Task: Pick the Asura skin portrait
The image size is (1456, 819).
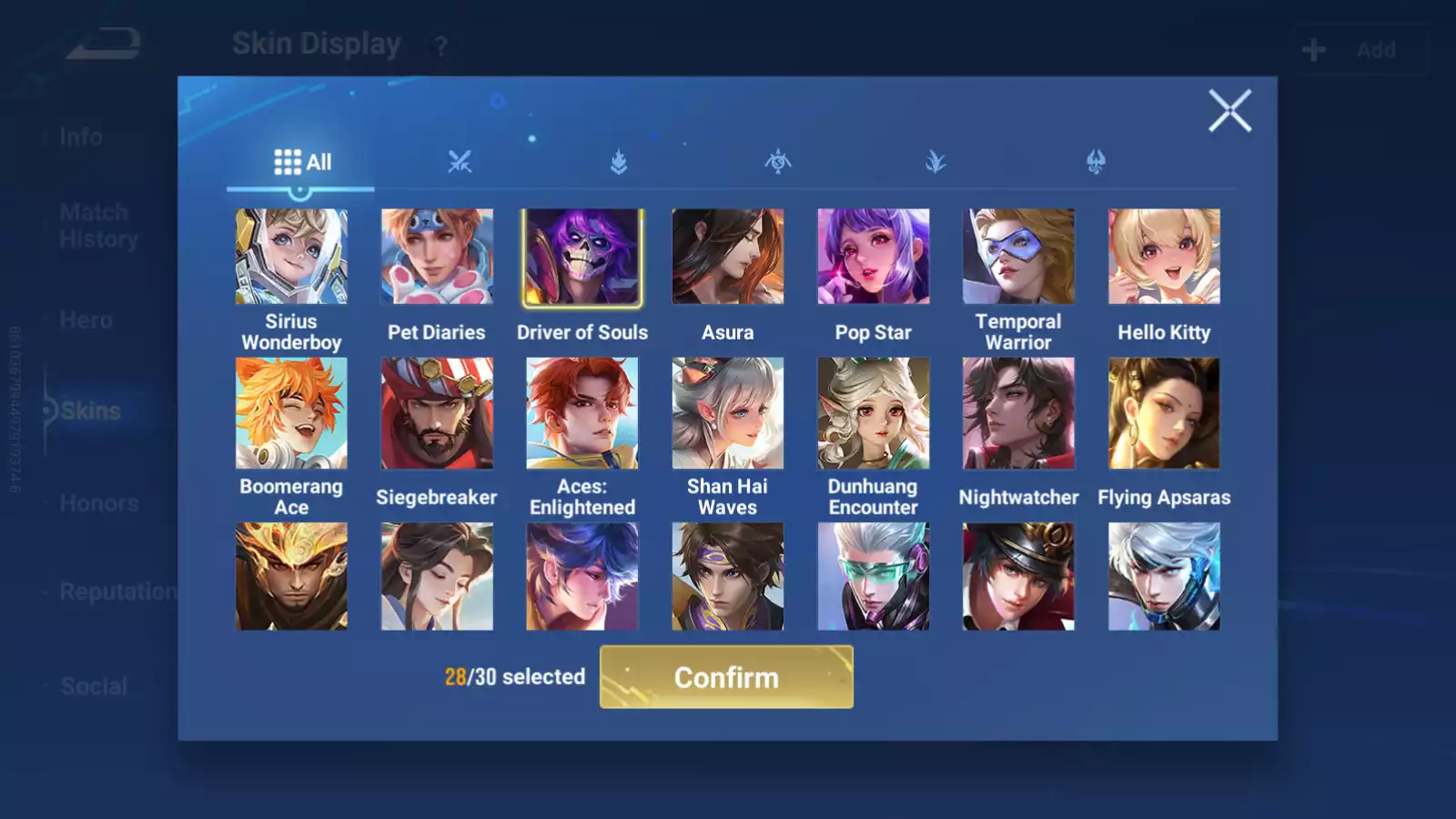Action: pyautogui.click(x=728, y=258)
